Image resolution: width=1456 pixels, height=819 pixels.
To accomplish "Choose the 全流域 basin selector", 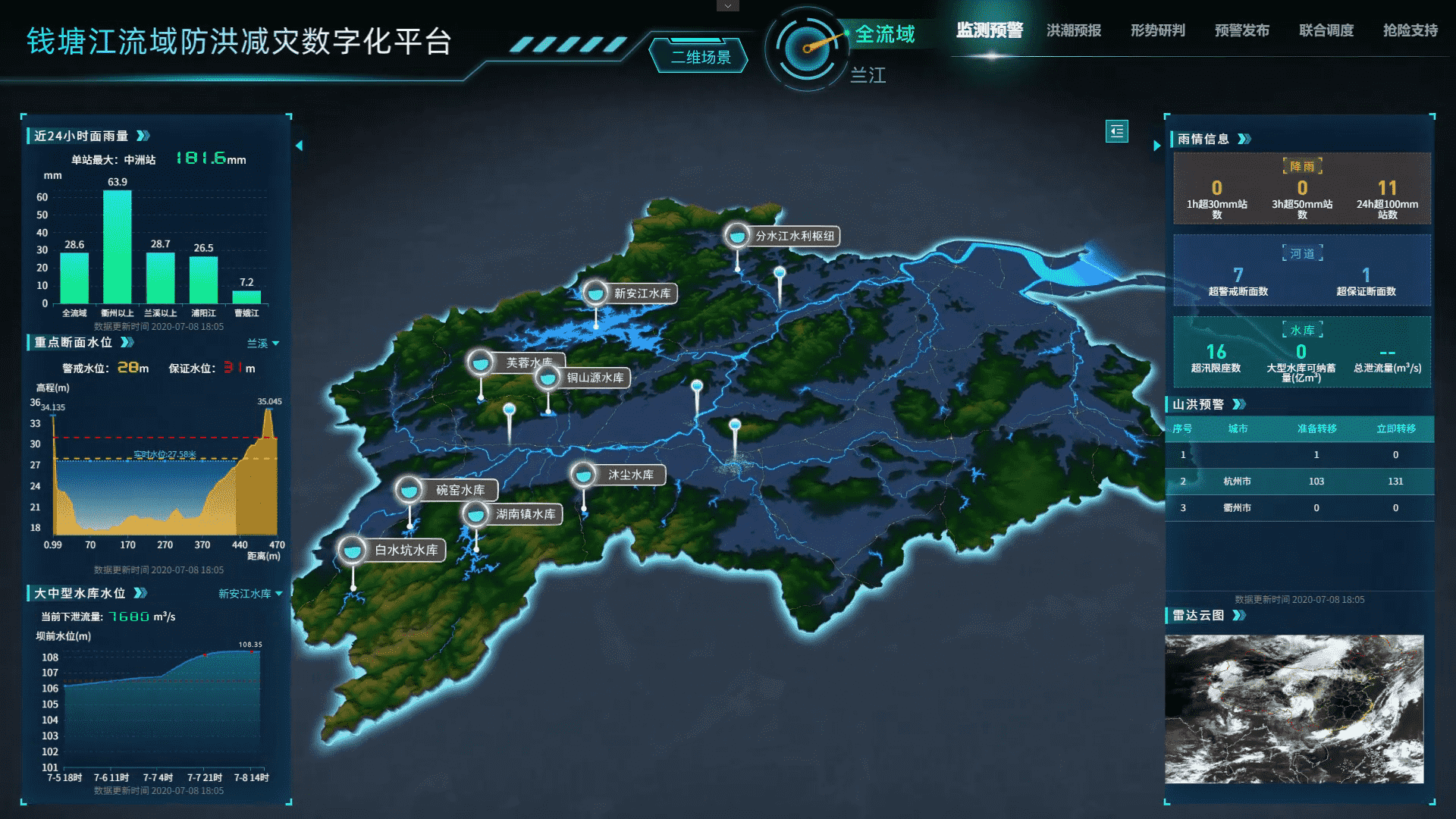I will click(885, 34).
